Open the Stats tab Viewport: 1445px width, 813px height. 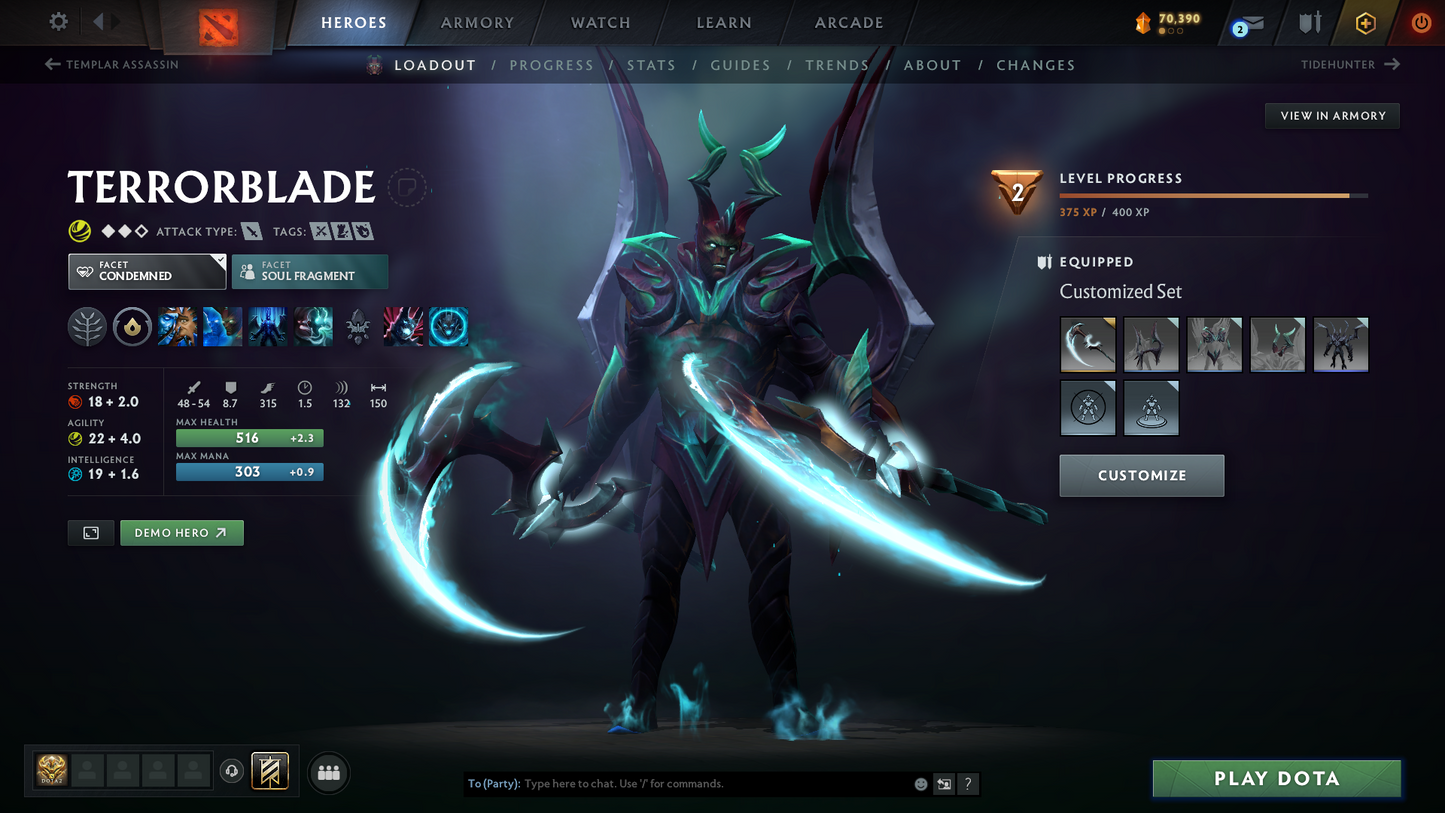(651, 65)
